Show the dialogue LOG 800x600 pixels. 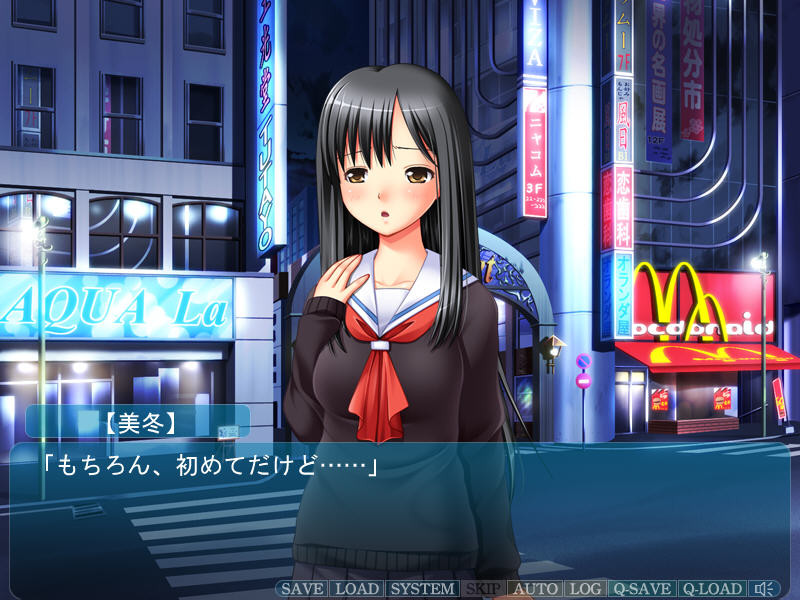tap(585, 589)
